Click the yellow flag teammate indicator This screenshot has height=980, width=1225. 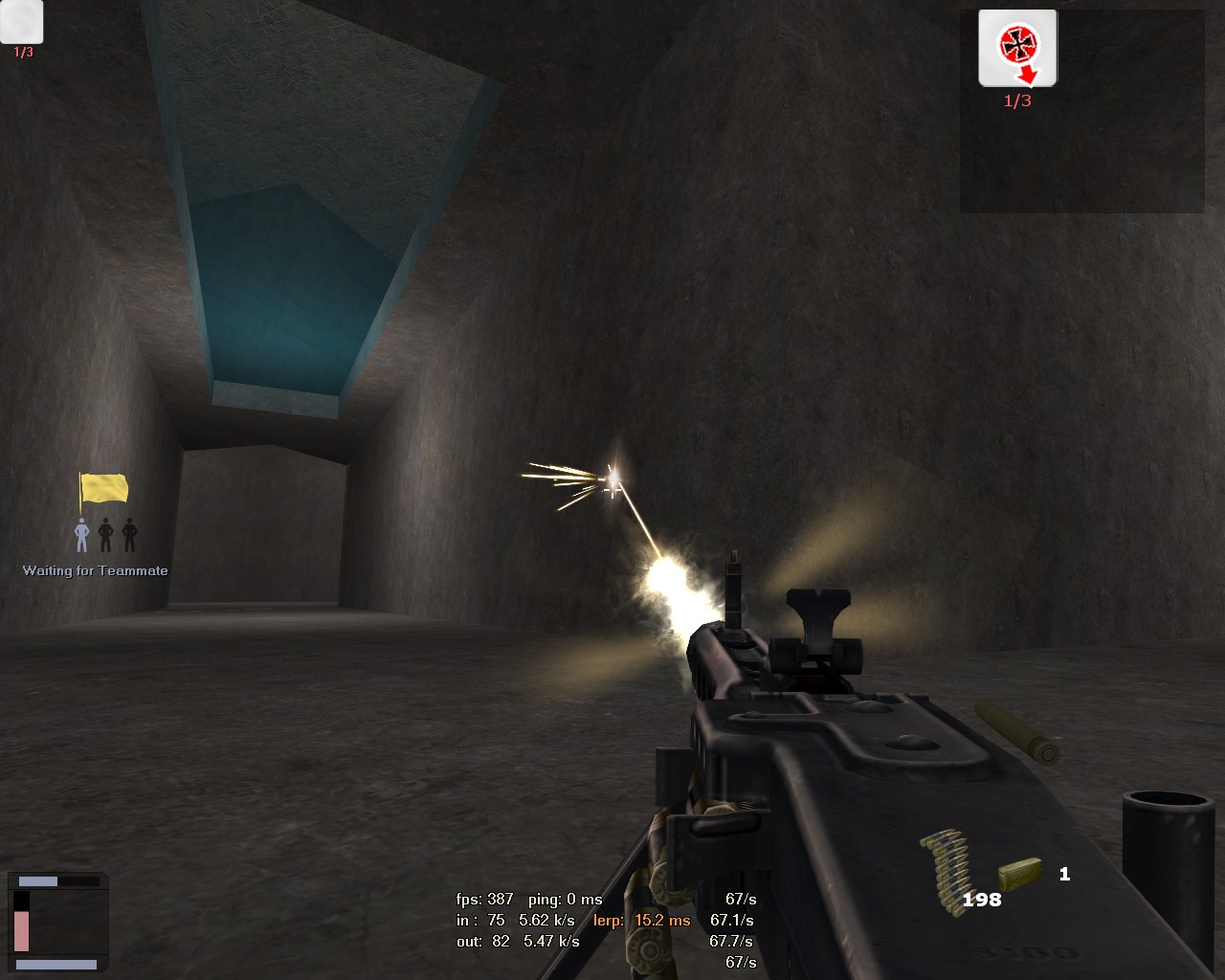click(x=103, y=489)
